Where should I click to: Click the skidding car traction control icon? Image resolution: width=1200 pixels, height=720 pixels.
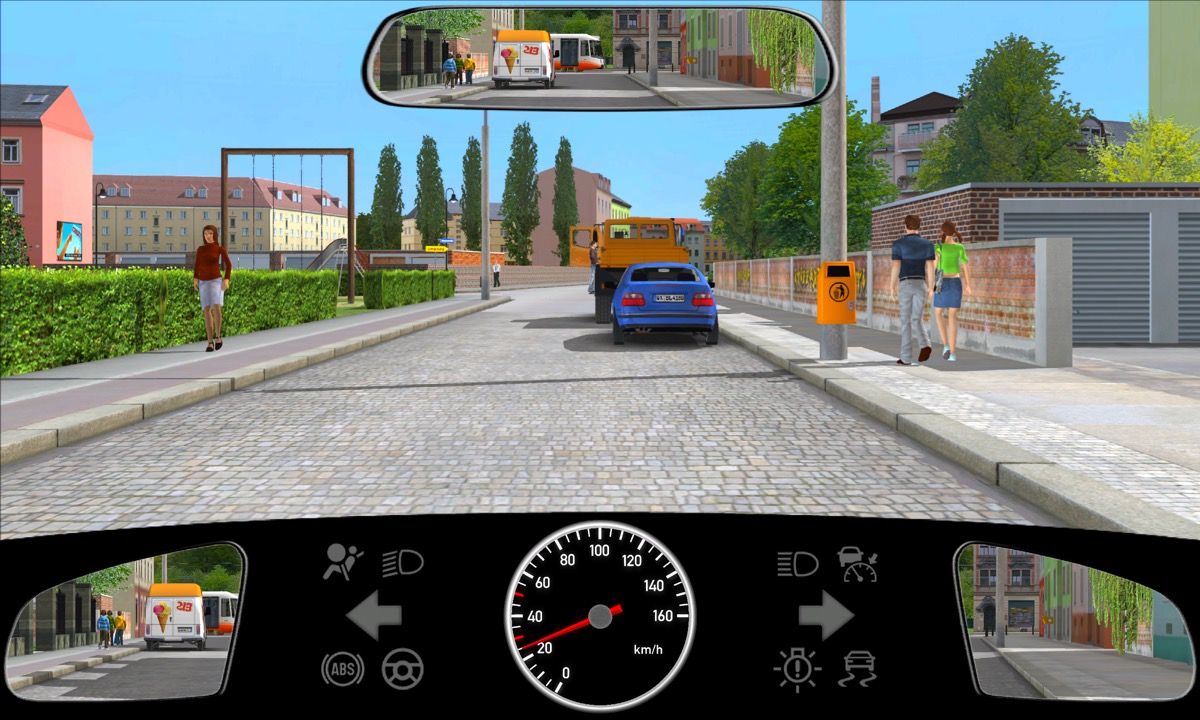858,668
